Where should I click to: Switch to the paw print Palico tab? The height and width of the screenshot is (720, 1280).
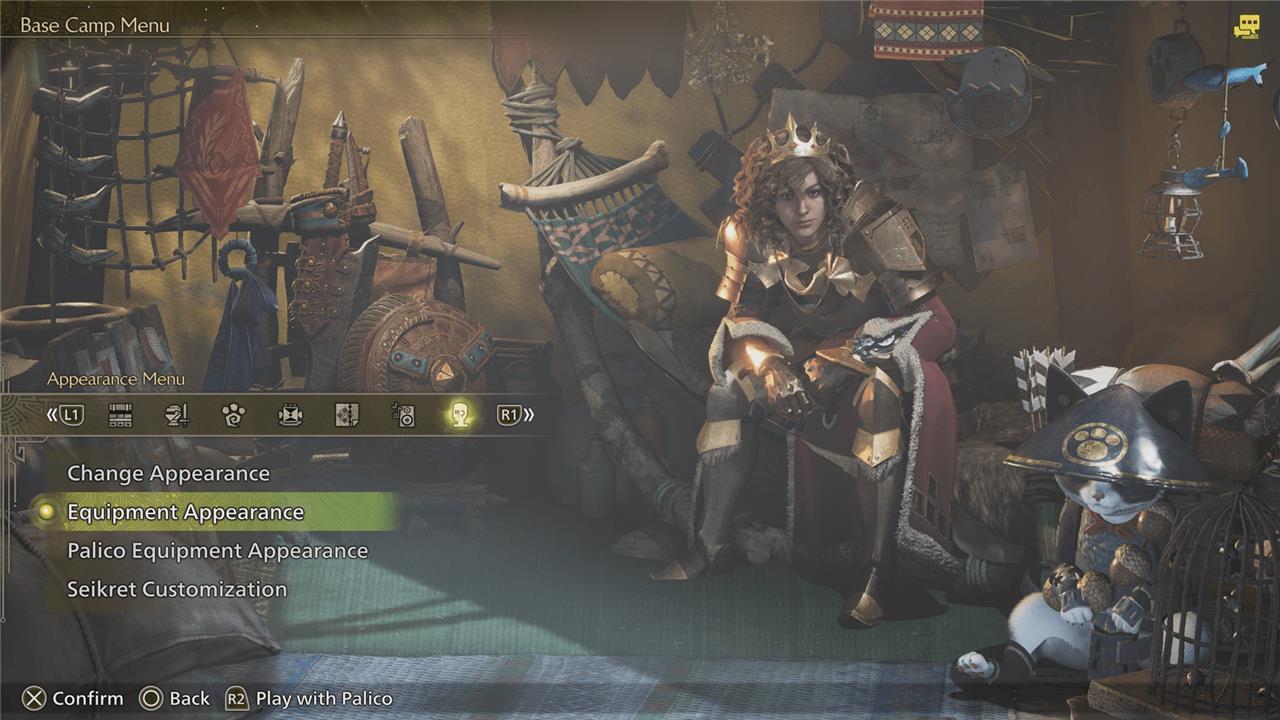pos(233,415)
